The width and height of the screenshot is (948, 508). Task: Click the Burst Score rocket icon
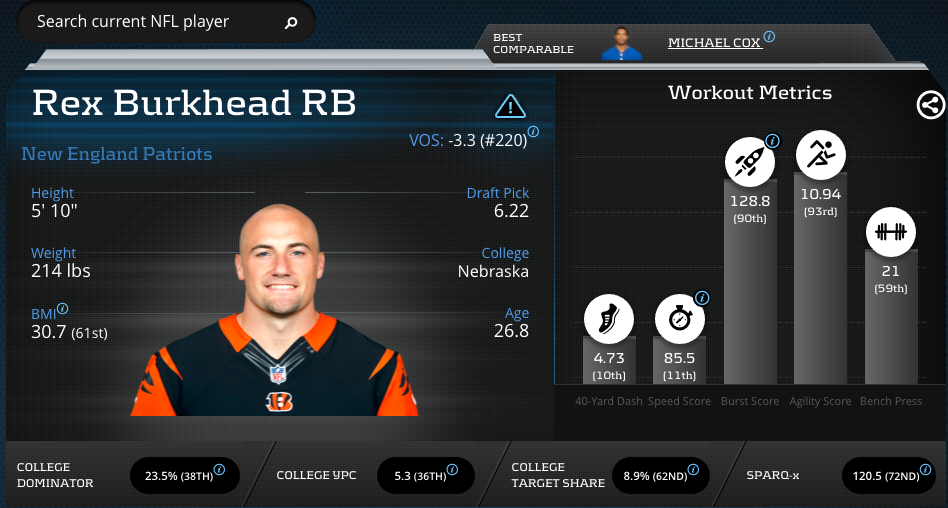click(x=749, y=157)
